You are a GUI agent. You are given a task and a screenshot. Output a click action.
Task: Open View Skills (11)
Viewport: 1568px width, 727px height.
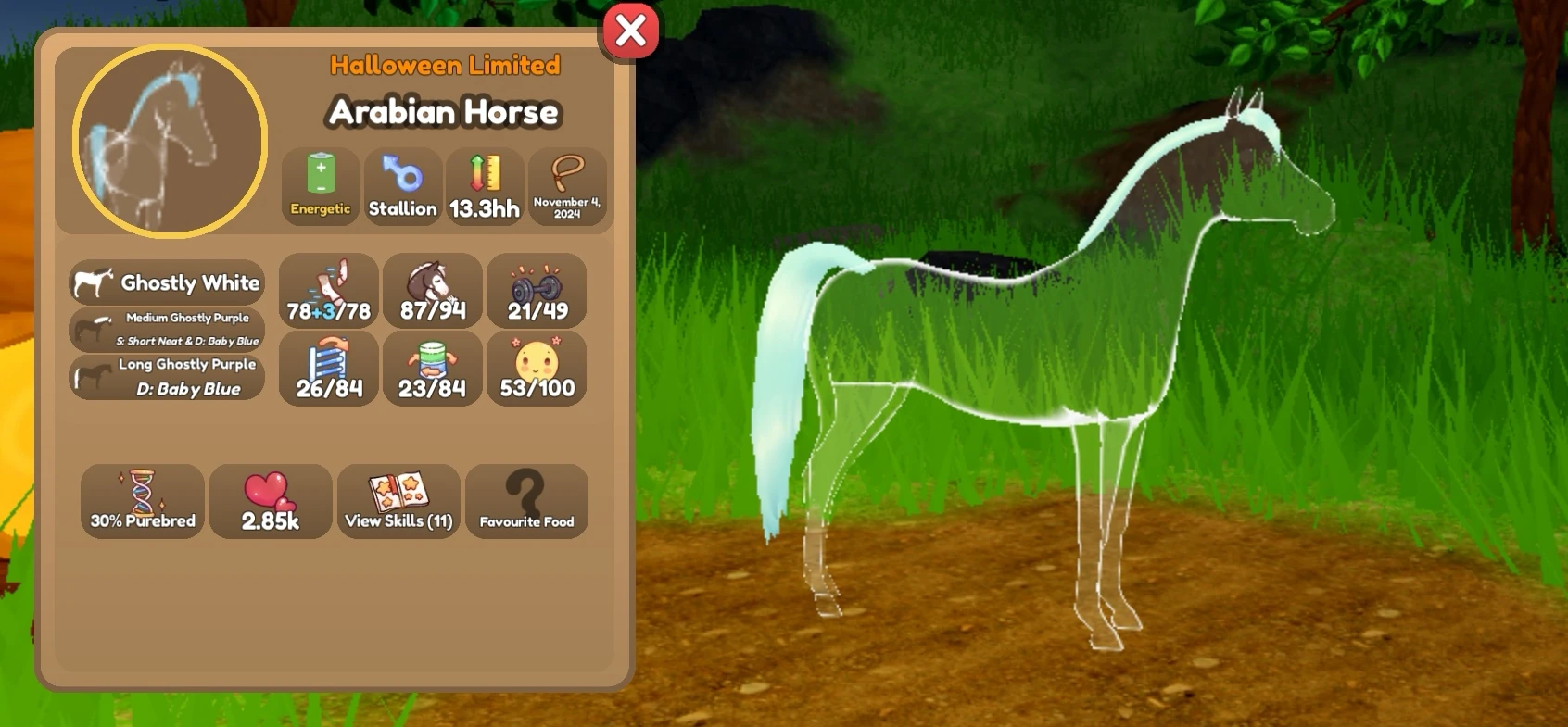coord(398,502)
